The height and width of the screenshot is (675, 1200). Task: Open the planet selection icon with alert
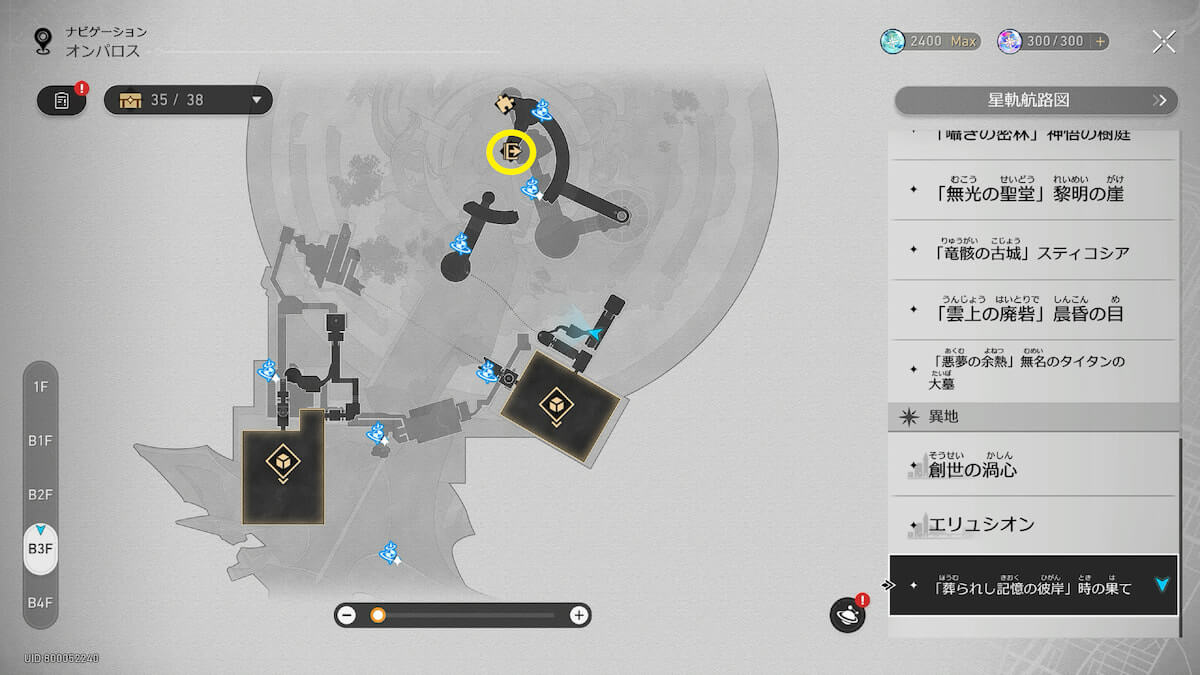[847, 614]
